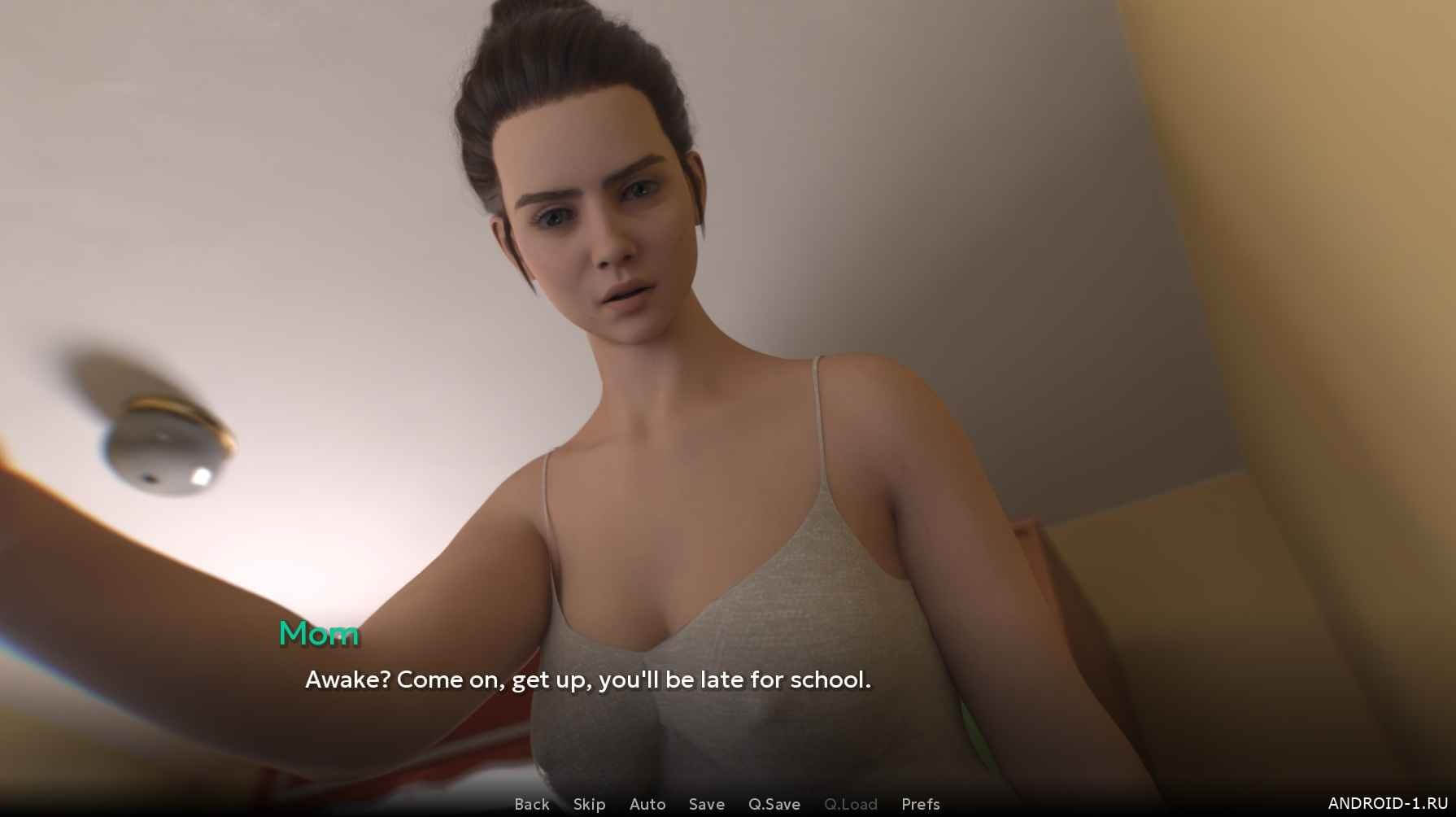Open the Save screen
This screenshot has height=817, width=1456.
(706, 804)
